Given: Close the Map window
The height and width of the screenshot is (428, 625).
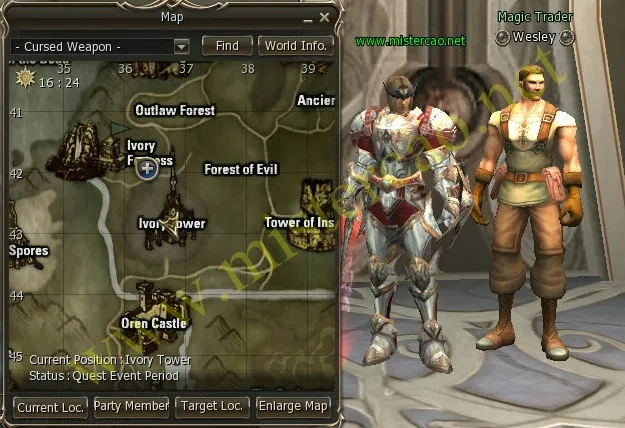Looking at the screenshot, I should 325,17.
